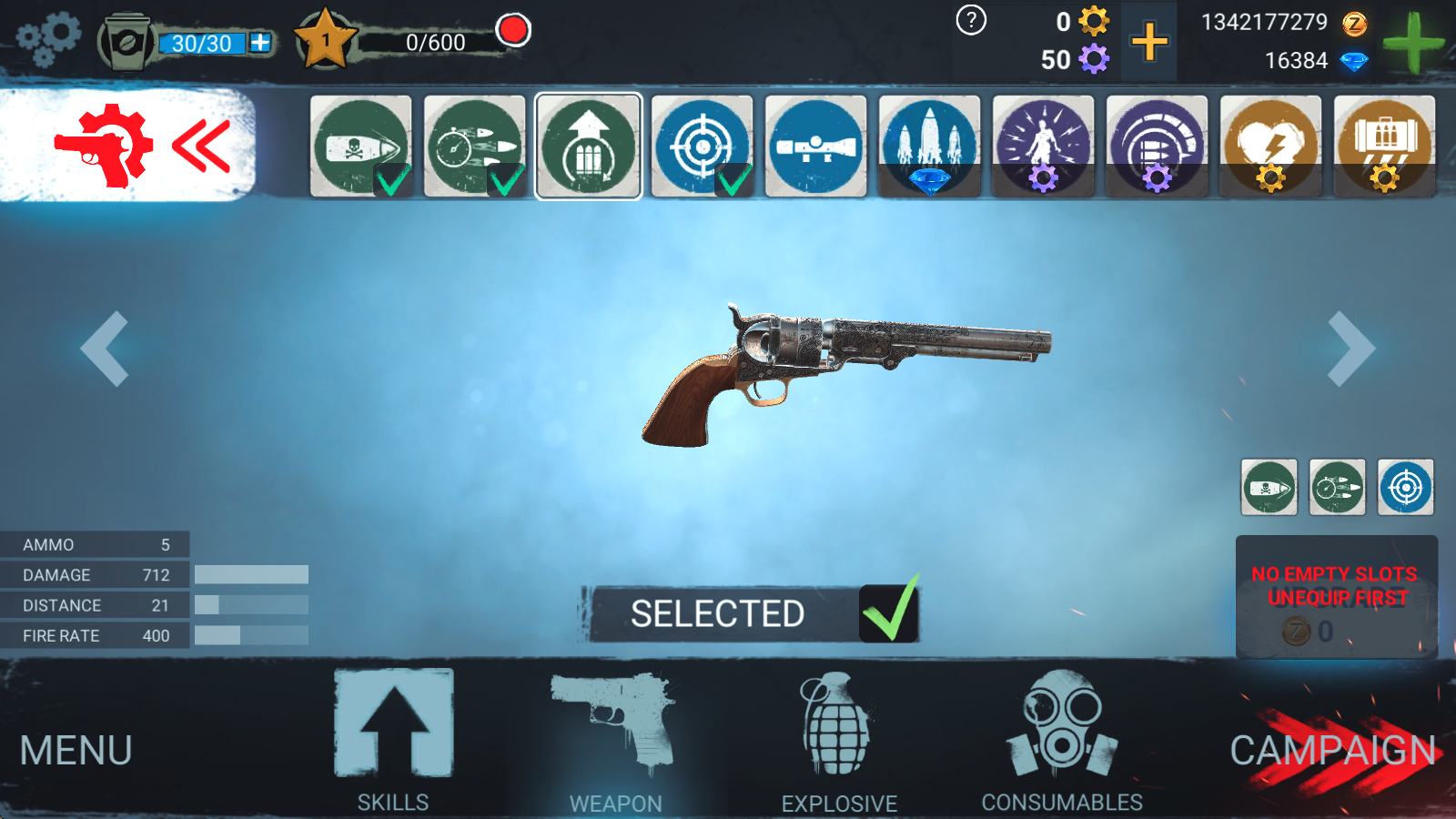Refill energy with the blue plus button
This screenshot has height=819, width=1456.
point(260,42)
